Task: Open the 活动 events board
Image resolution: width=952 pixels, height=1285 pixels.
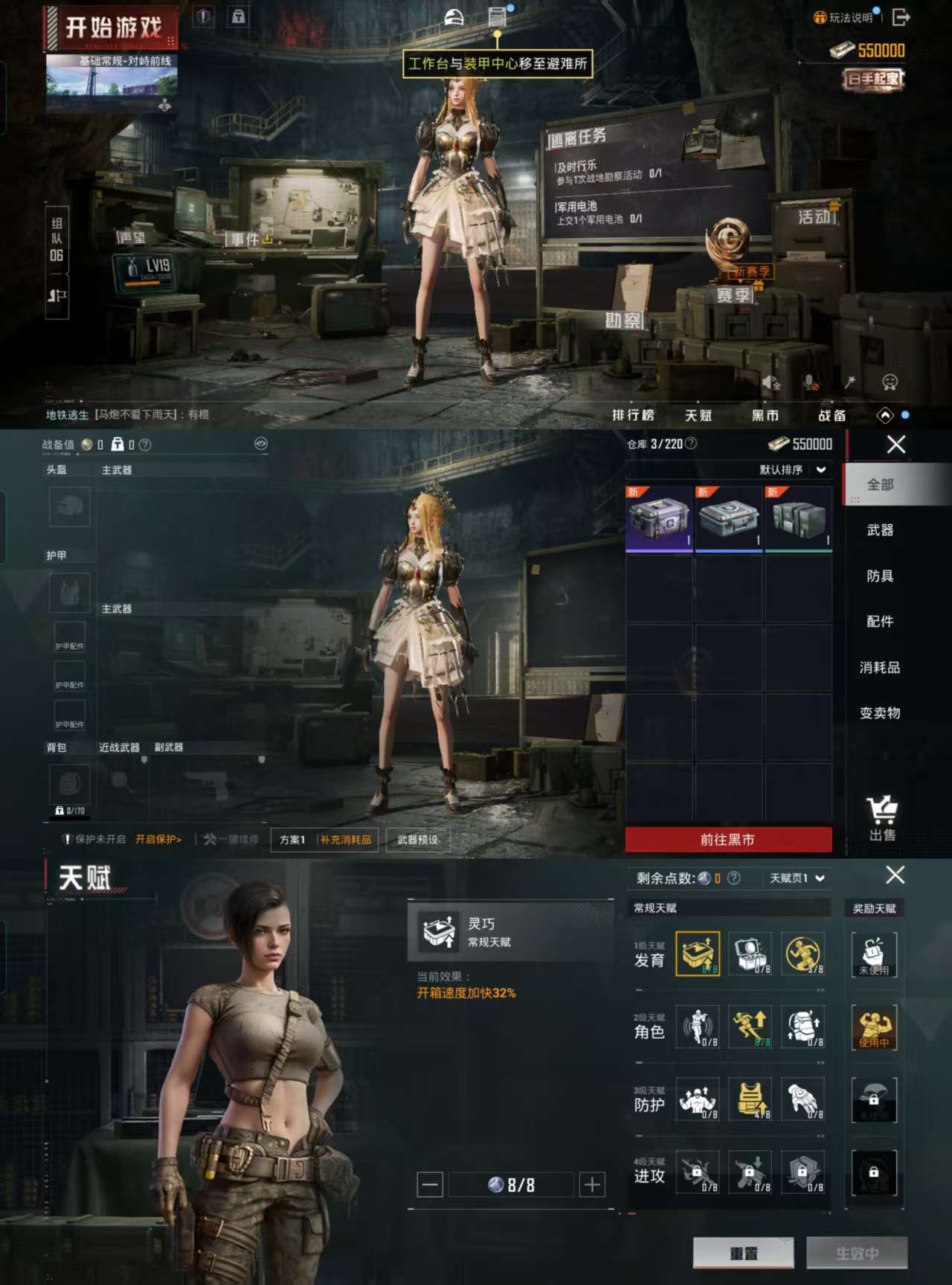Action: coord(817,217)
